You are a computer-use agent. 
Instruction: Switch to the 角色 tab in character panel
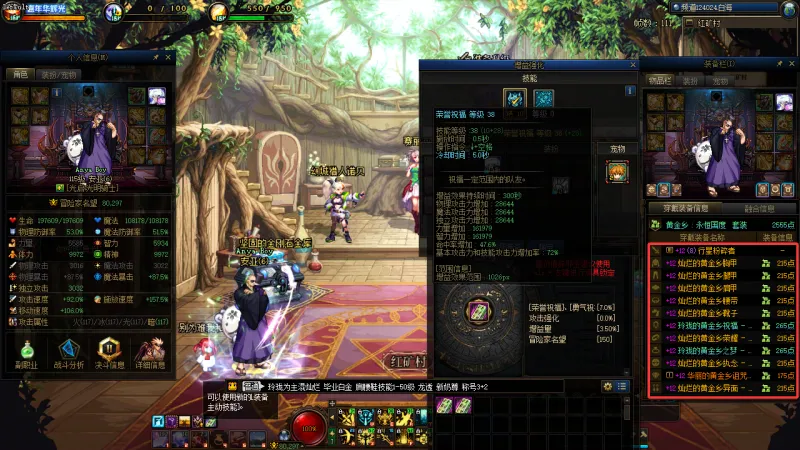tap(20, 74)
